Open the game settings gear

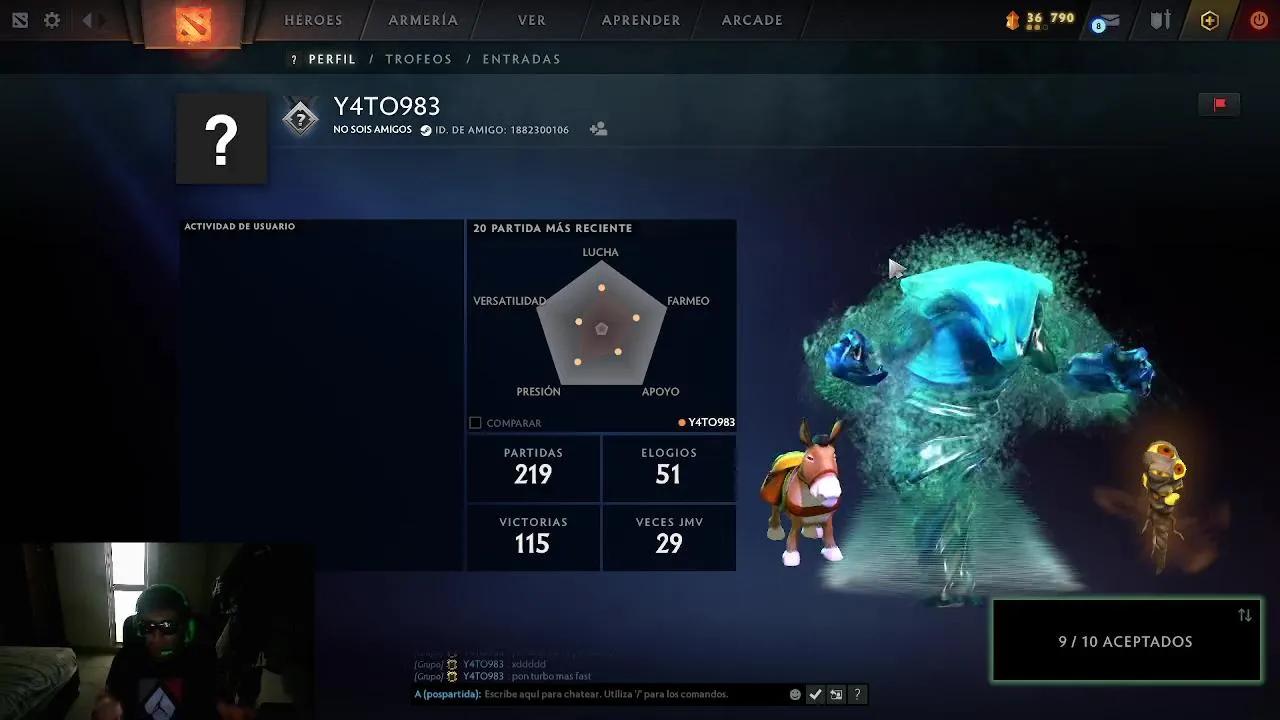click(x=51, y=20)
